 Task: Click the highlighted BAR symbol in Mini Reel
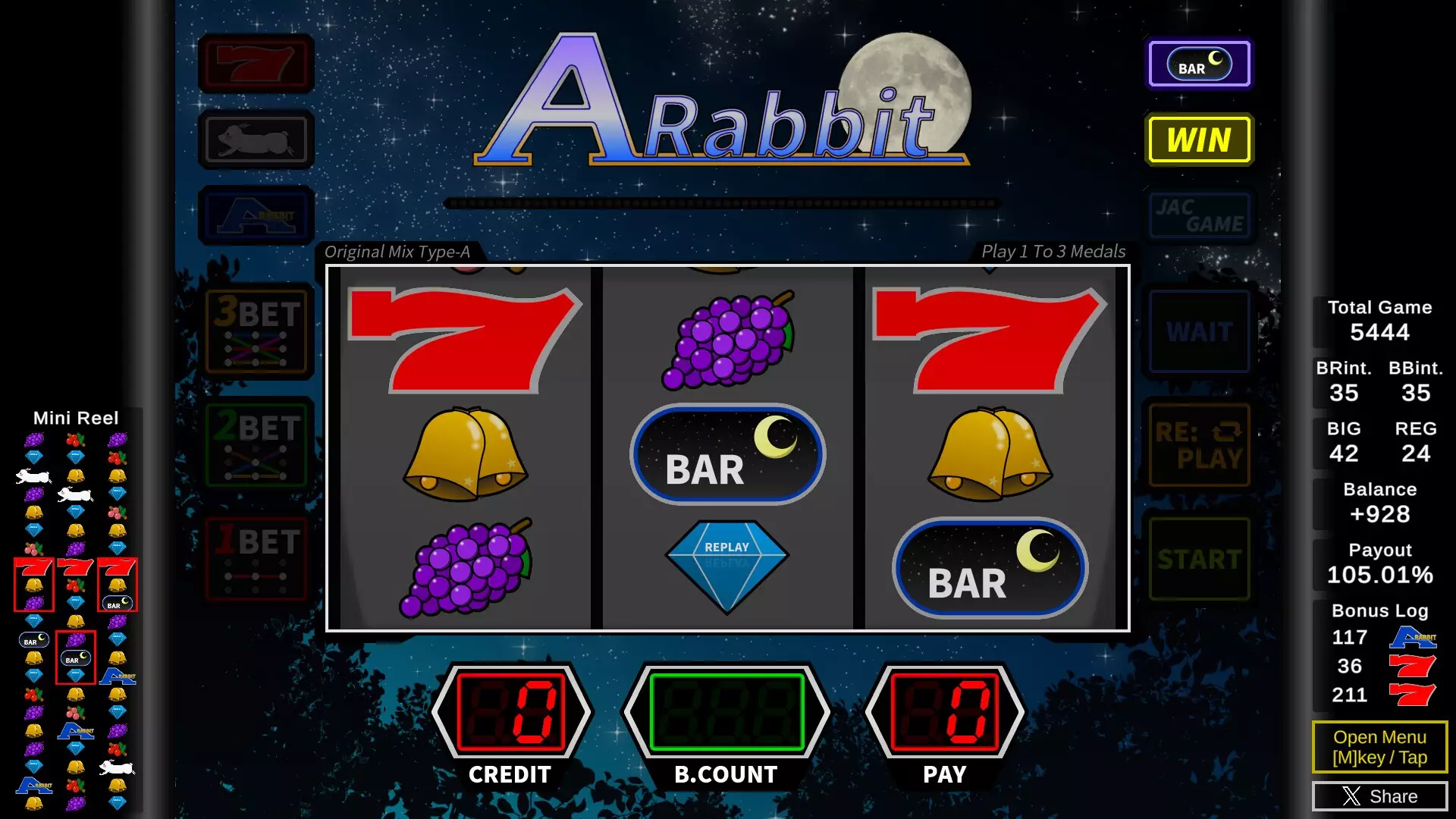coord(74,658)
